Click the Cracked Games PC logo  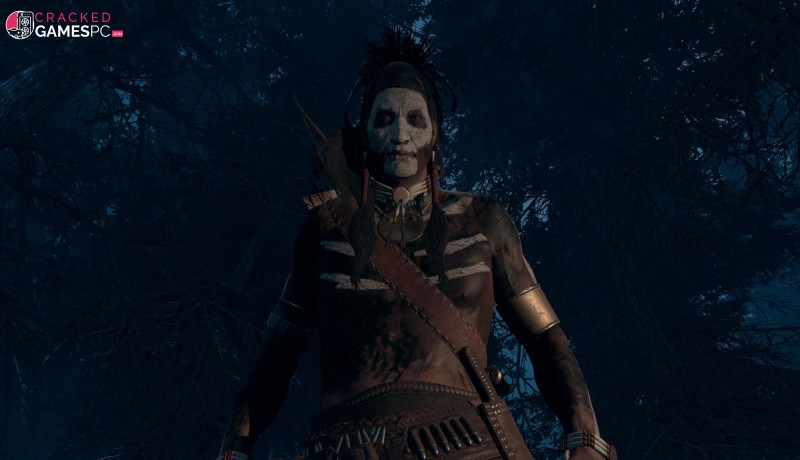[64, 24]
